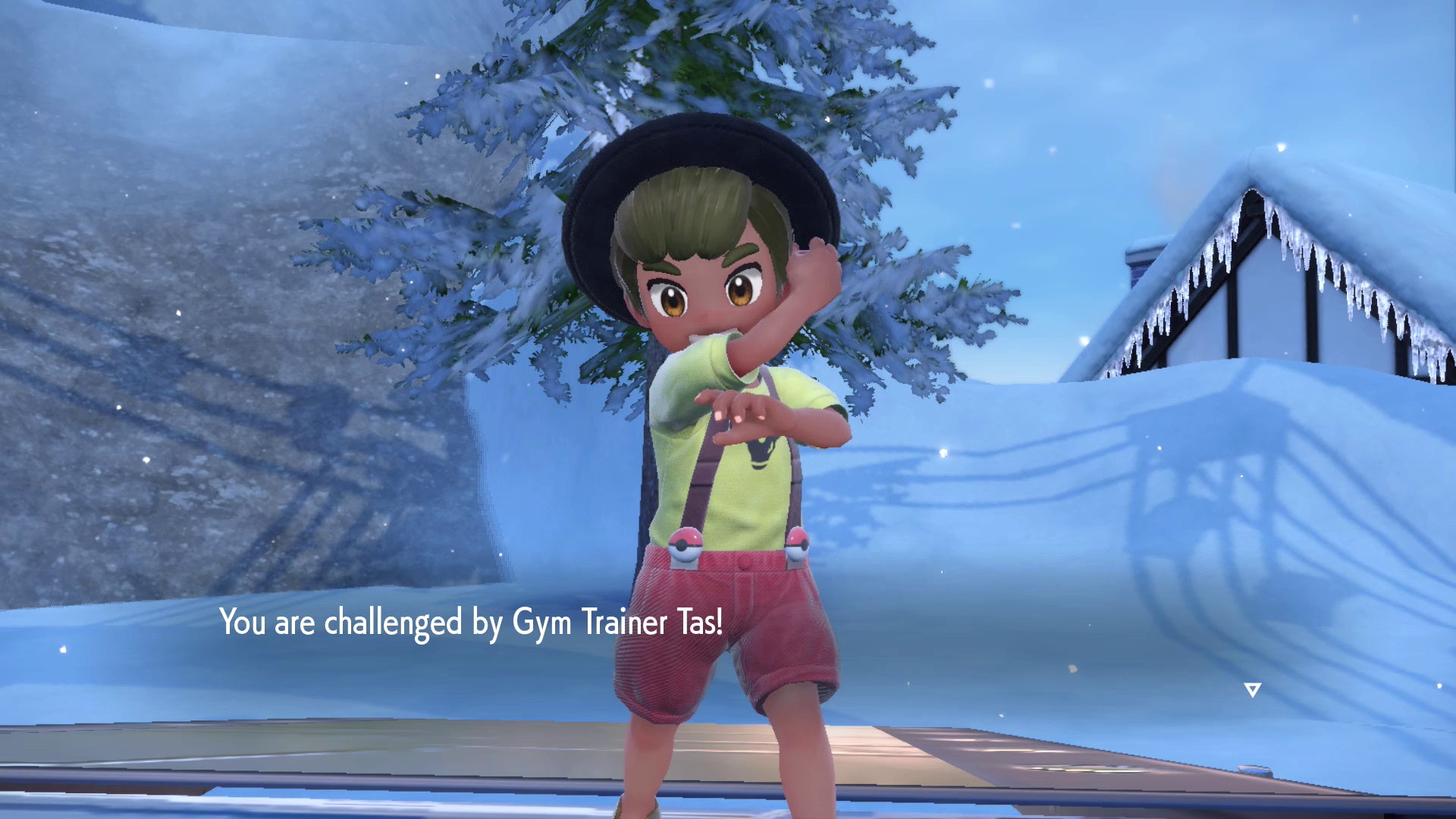The image size is (1456, 819).
Task: Click the snowbank behind Tas
Action: pos(1024,531)
